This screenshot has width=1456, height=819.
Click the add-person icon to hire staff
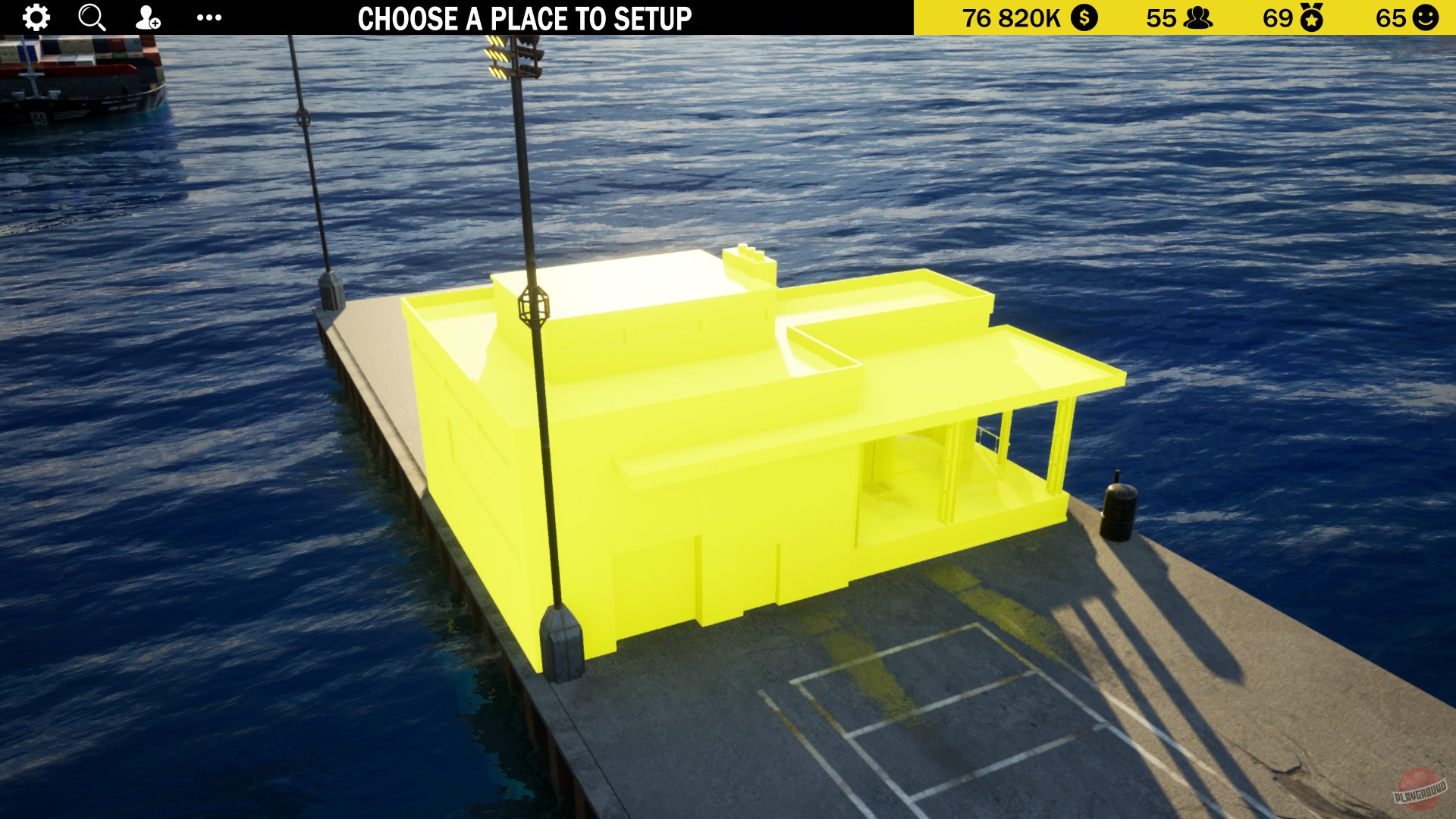point(147,17)
